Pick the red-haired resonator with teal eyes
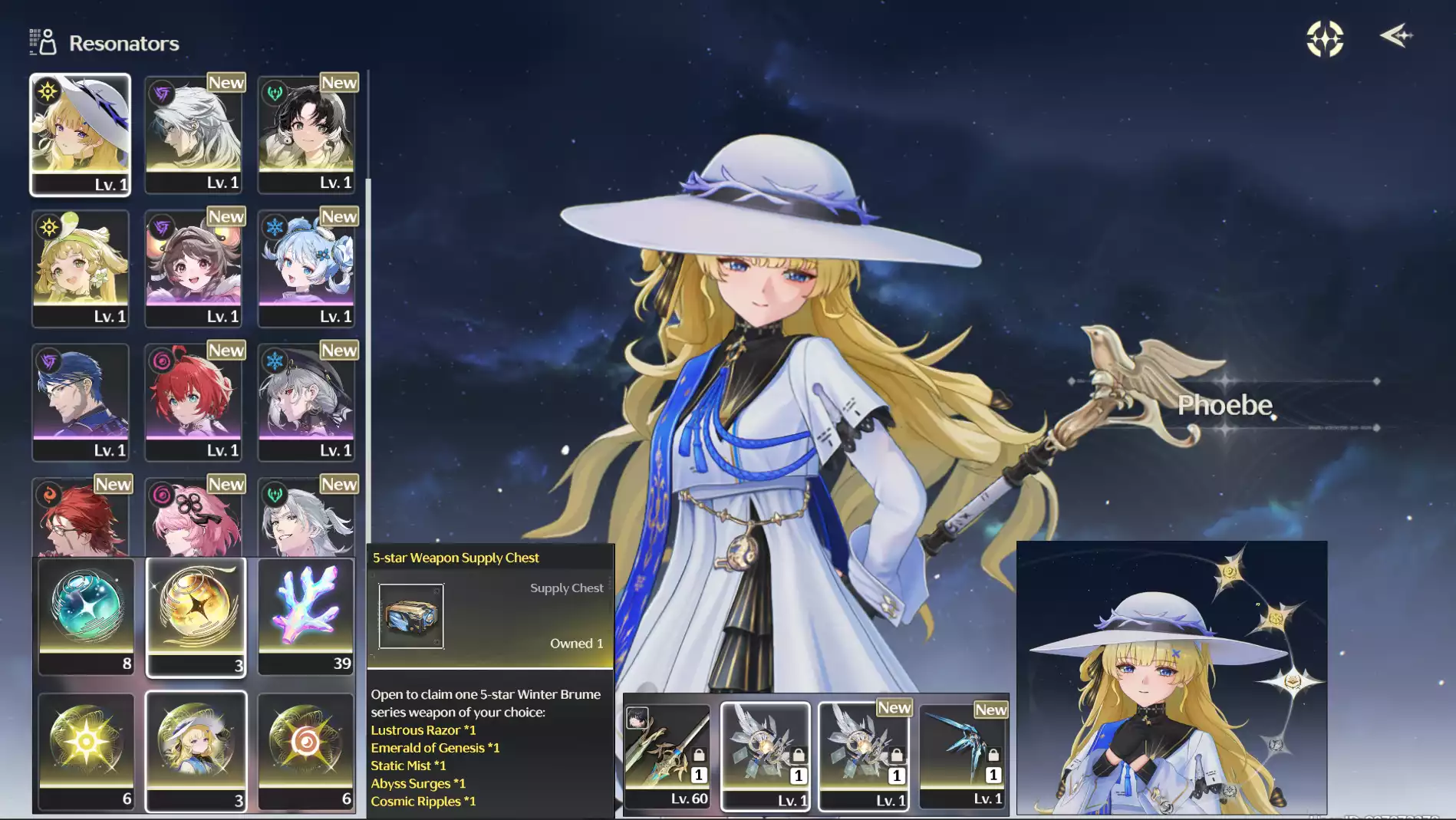This screenshot has width=1456, height=820. (x=193, y=402)
